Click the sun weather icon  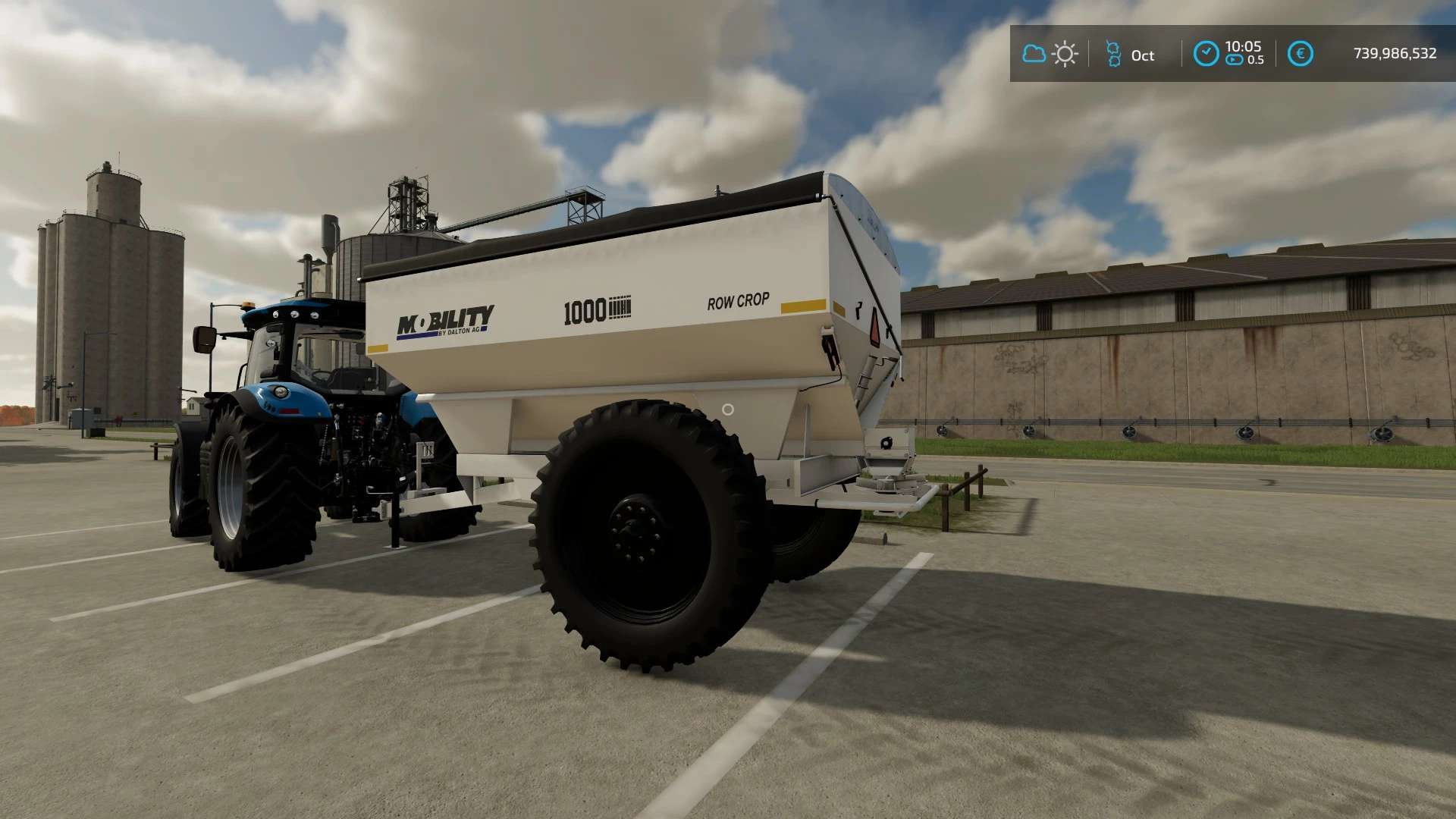[x=1065, y=54]
